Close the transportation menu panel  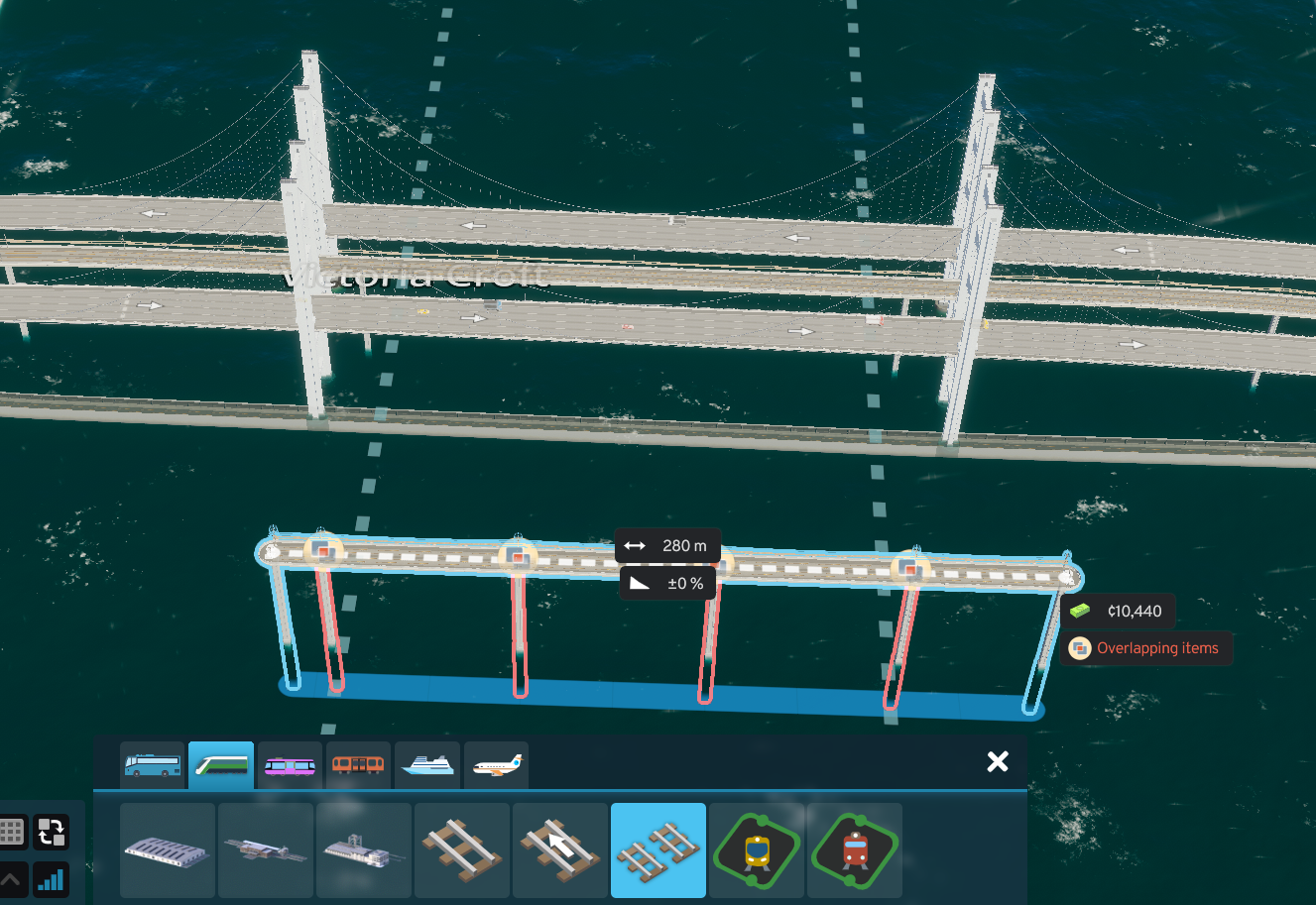pyautogui.click(x=997, y=761)
